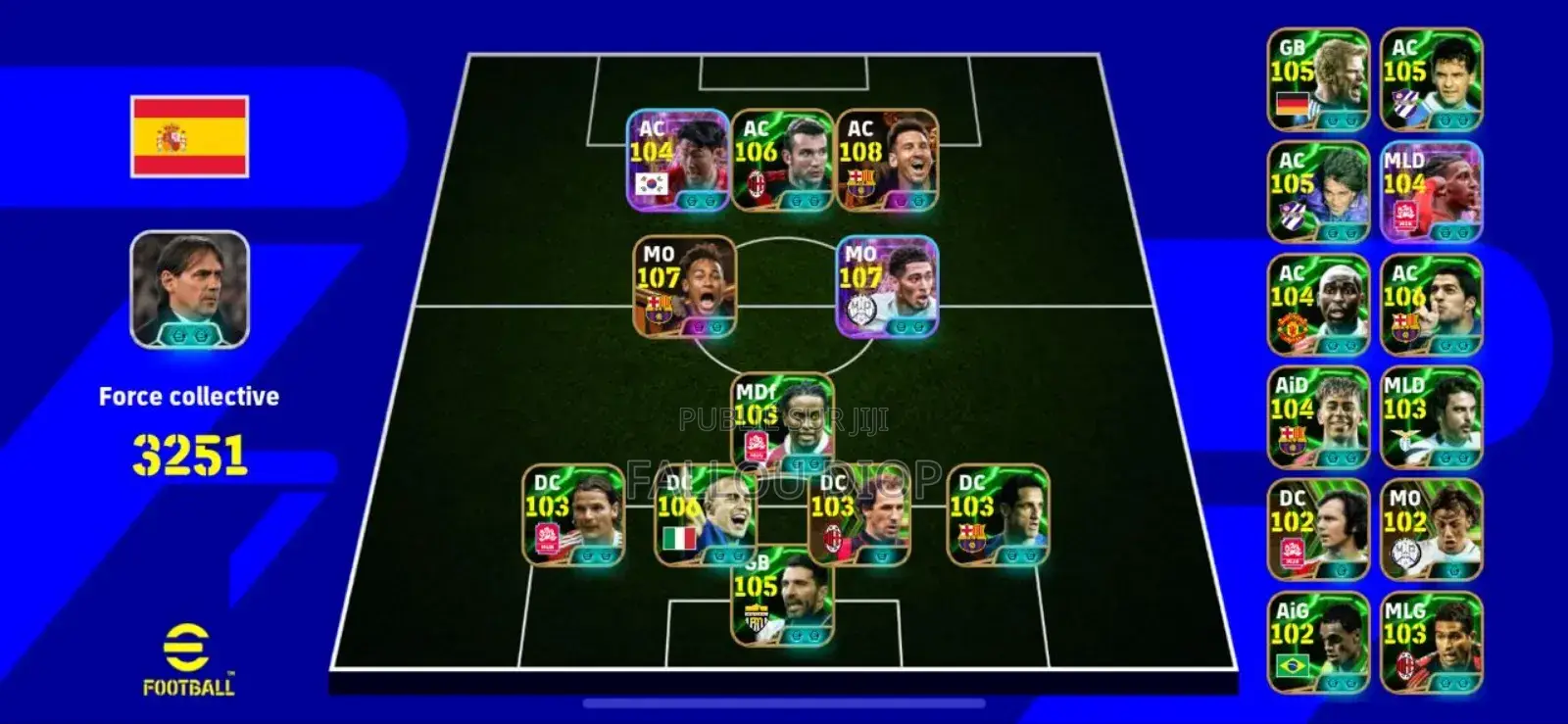Open coach Inzaghi's profile portrait
The height and width of the screenshot is (724, 1568).
point(189,289)
